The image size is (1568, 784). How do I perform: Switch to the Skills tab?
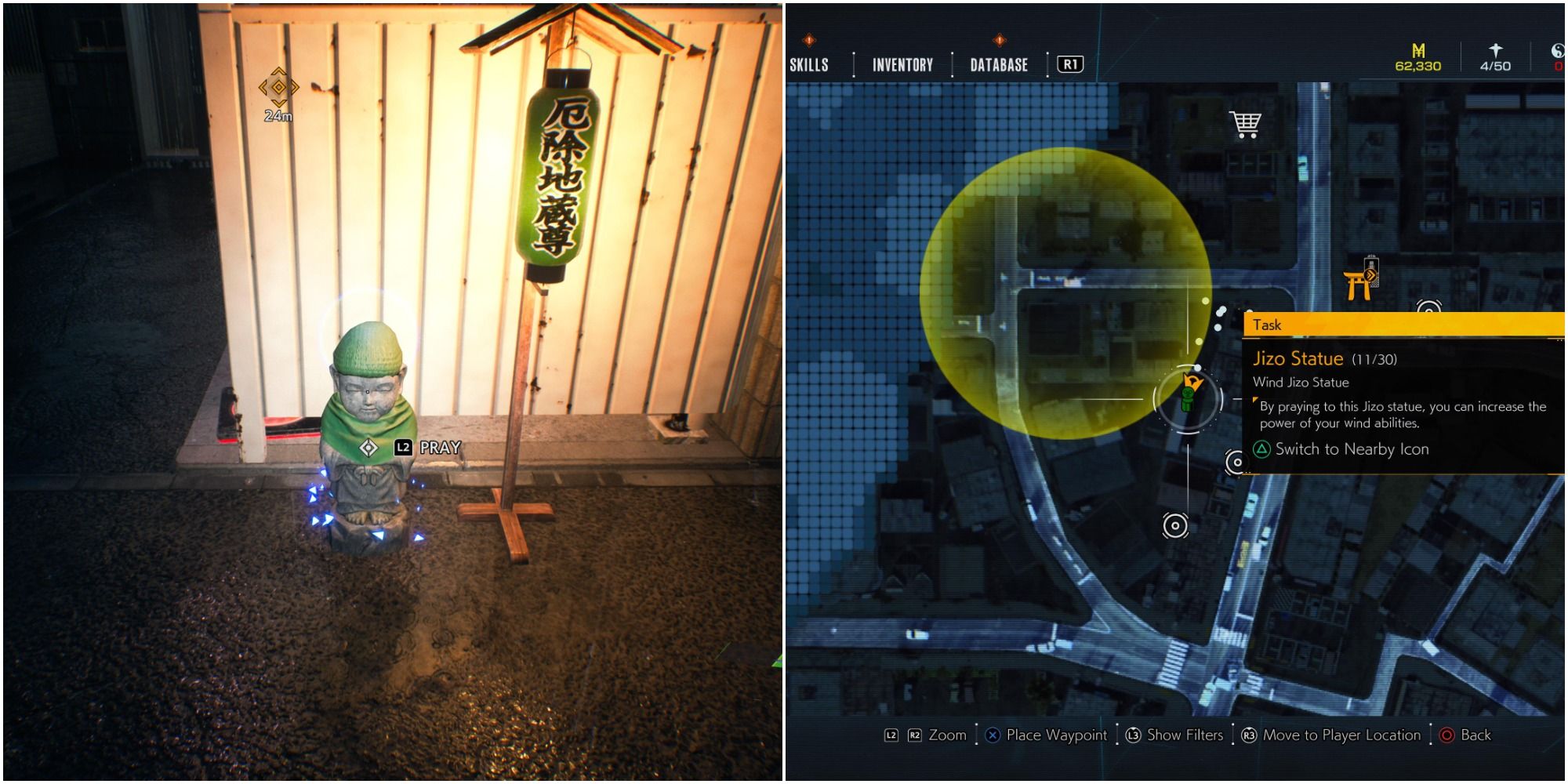[x=808, y=65]
